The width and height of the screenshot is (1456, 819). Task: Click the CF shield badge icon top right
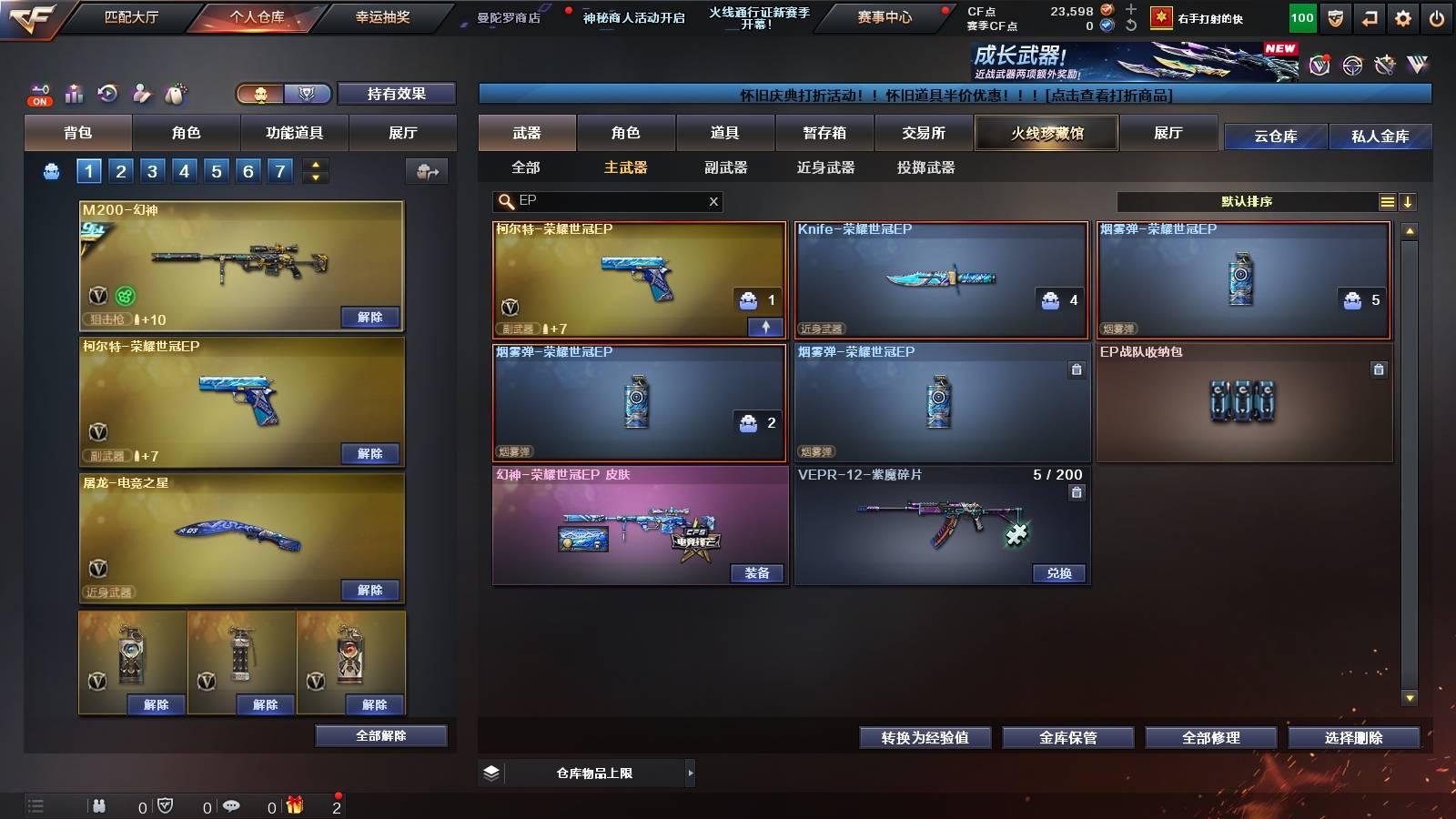click(1333, 16)
